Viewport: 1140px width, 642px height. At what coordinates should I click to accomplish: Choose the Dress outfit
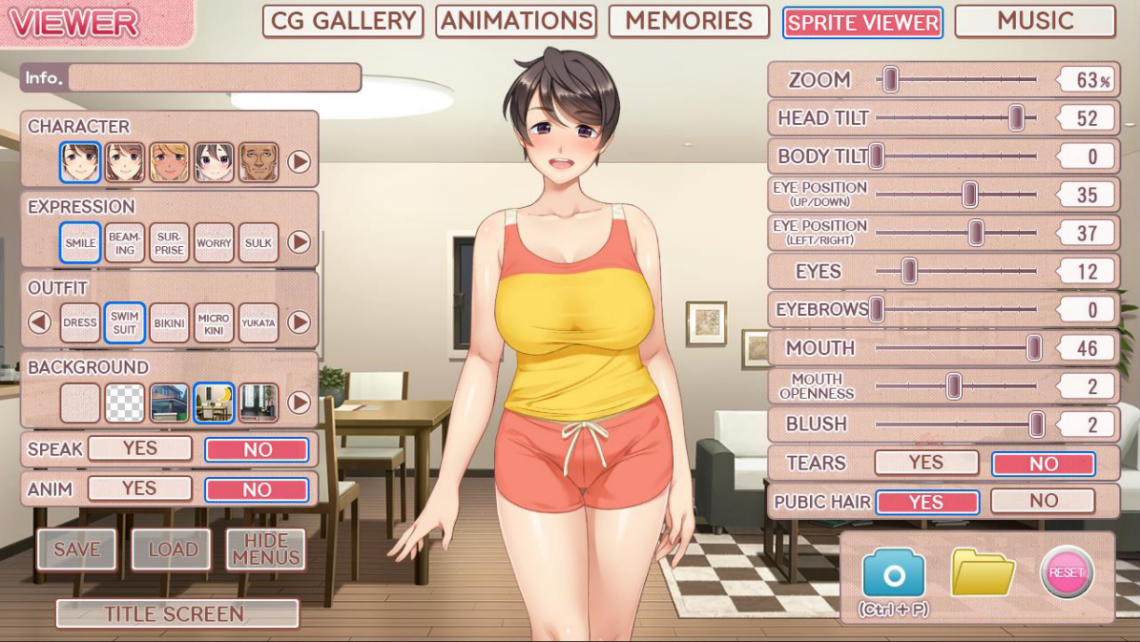point(80,323)
